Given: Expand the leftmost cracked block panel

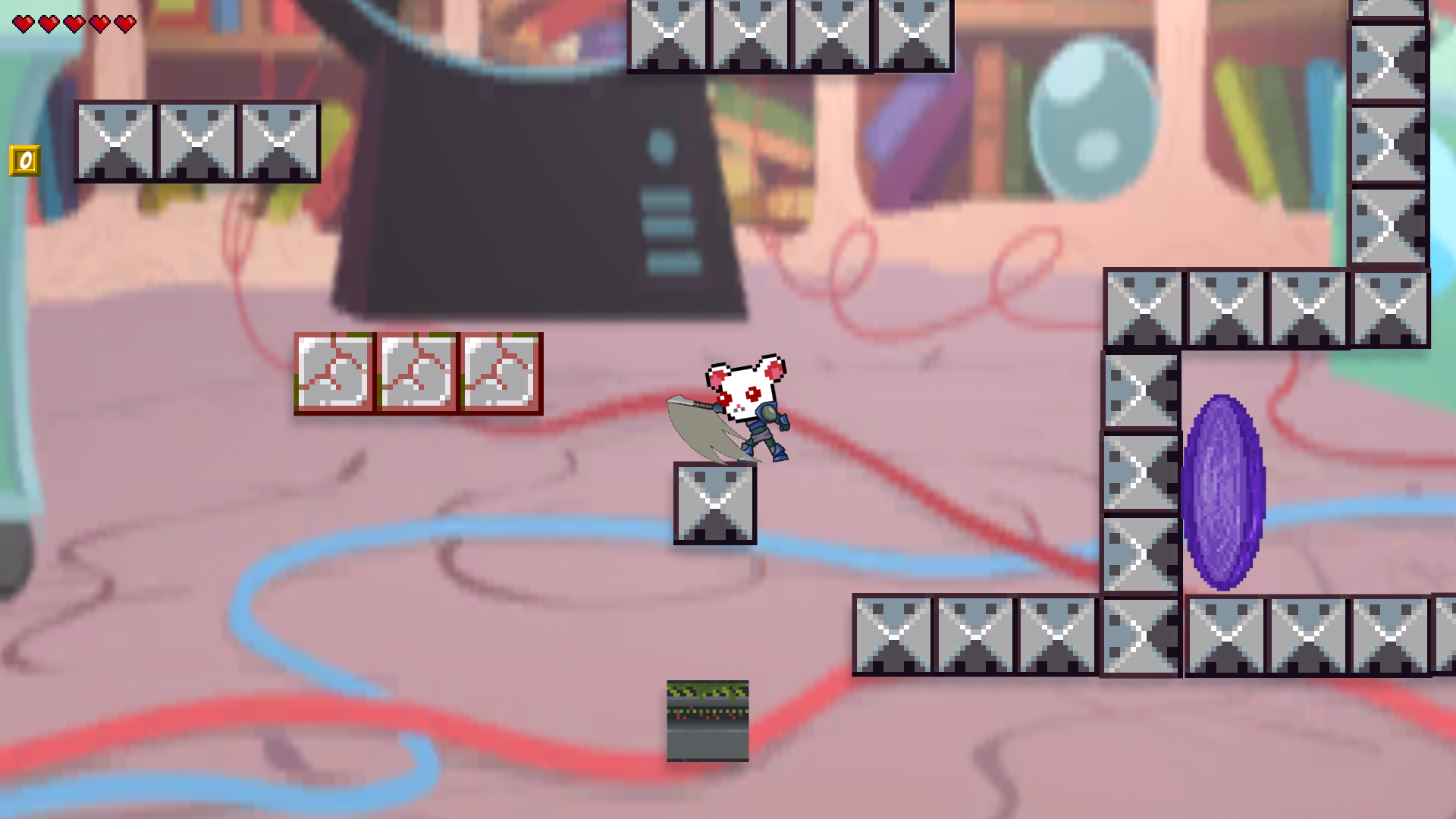Looking at the screenshot, I should coord(334,375).
